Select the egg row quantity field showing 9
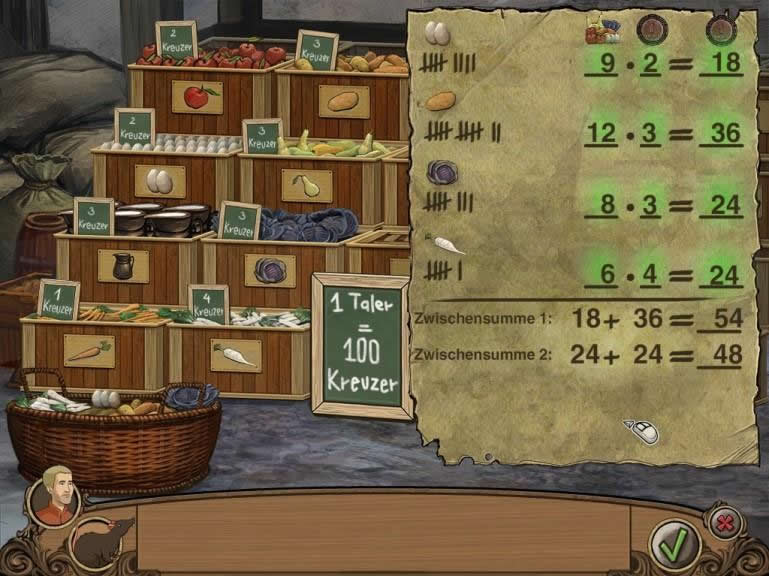The image size is (769, 576). pos(607,66)
